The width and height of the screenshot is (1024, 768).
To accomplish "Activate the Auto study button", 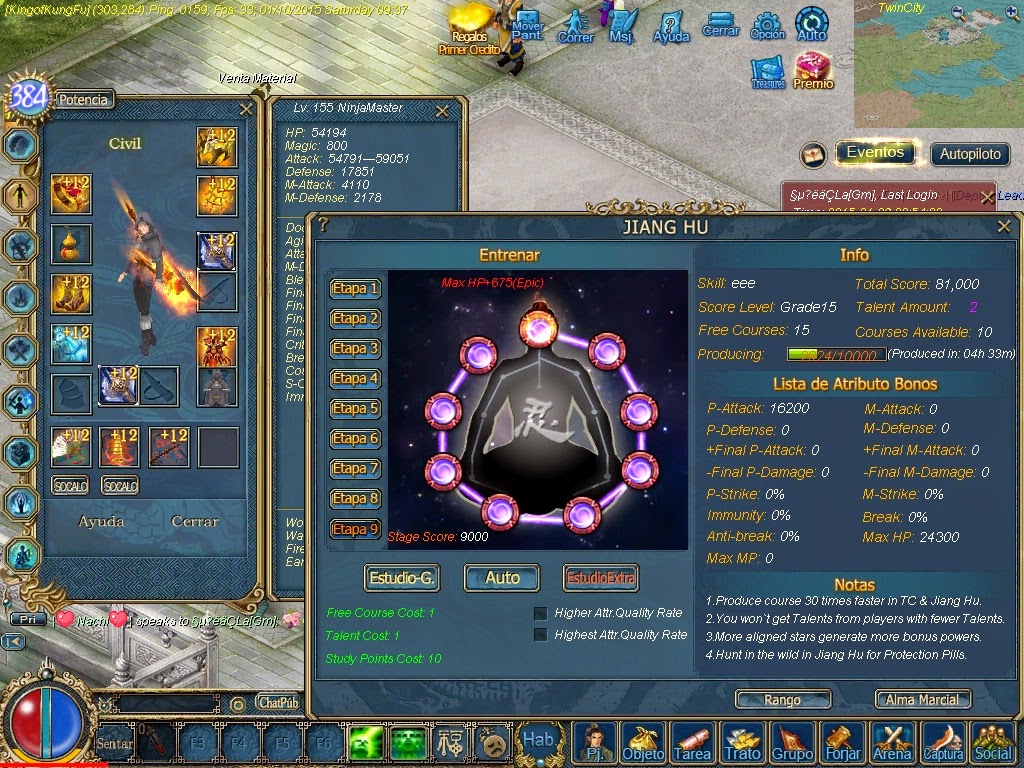I will click(x=502, y=577).
